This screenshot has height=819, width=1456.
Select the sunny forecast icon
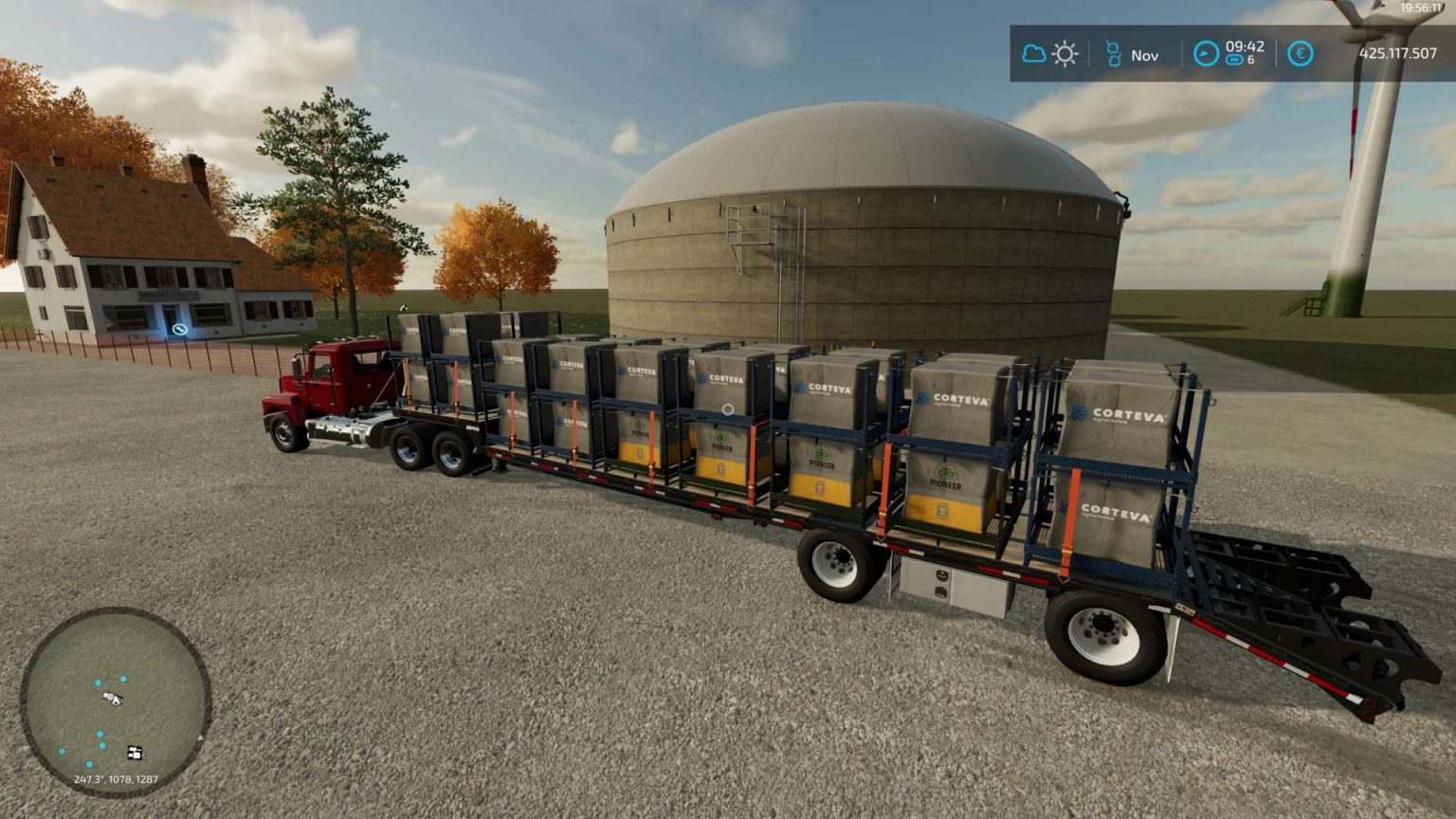point(1065,54)
